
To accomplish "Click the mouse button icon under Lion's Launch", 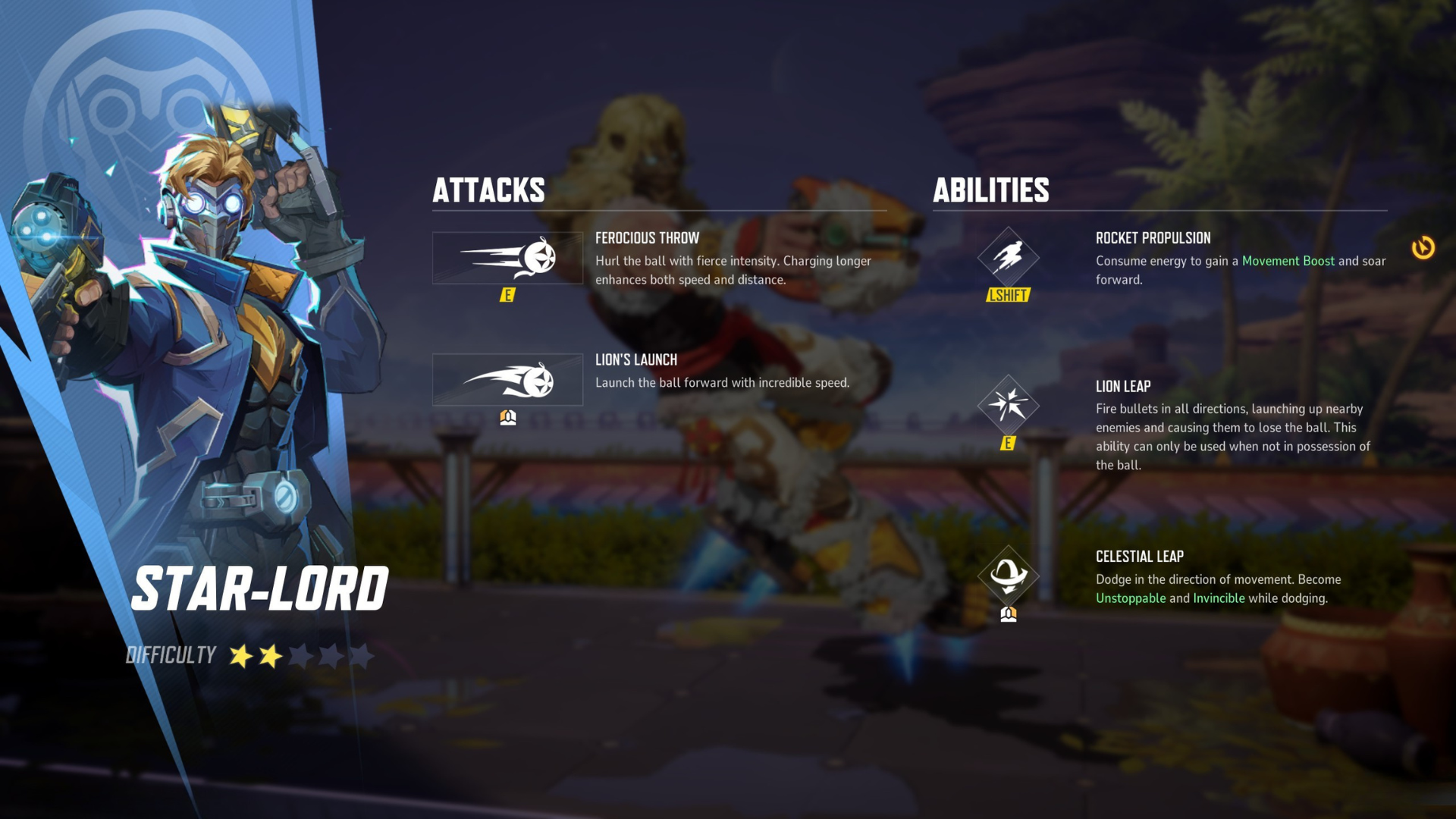I will click(507, 416).
